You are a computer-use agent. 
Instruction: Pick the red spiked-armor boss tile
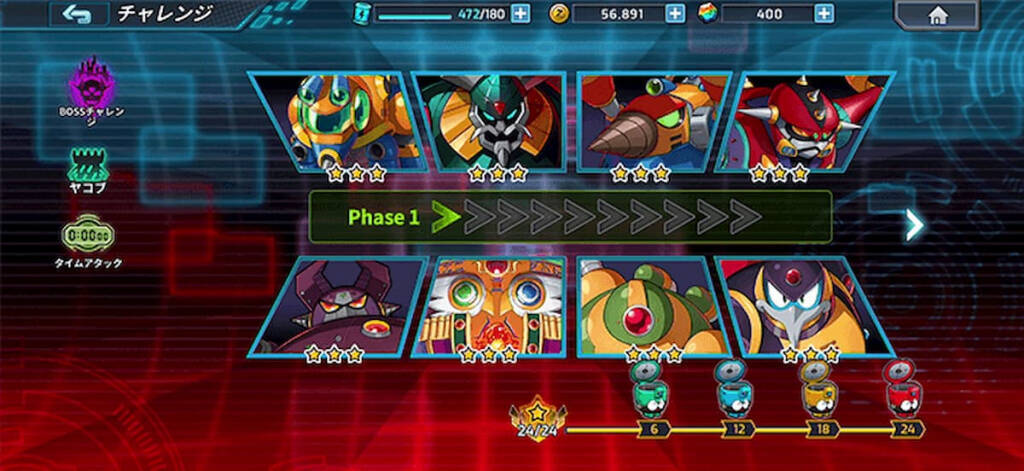[x=809, y=122]
